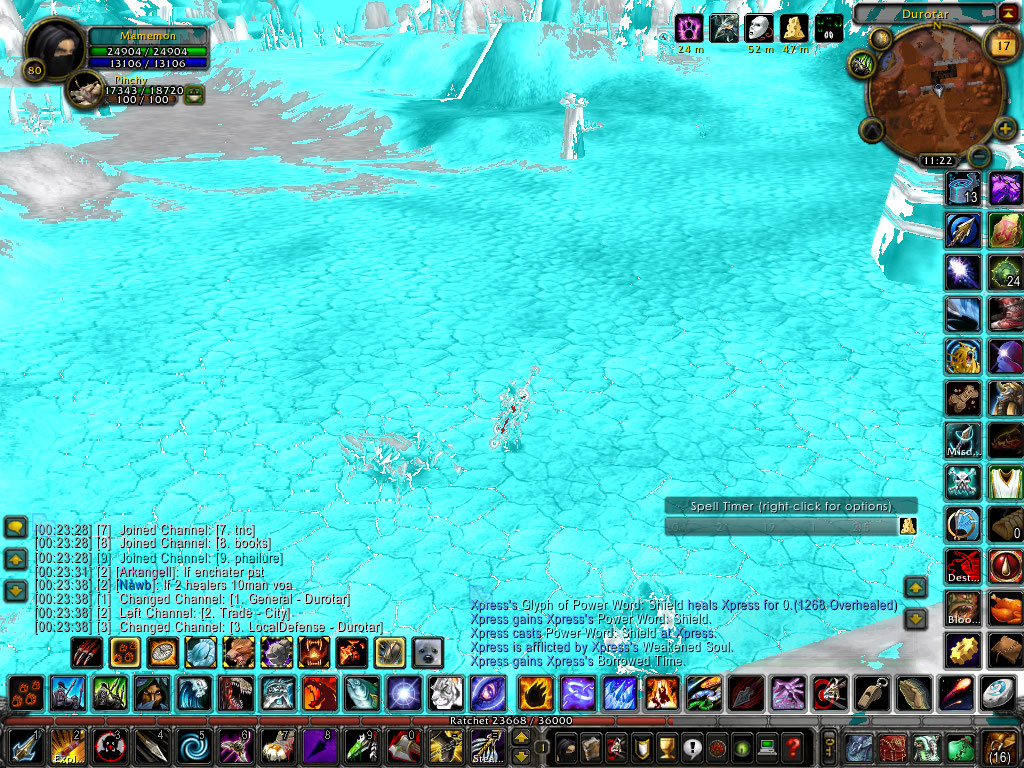The image size is (1024, 768).
Task: Open the chat bubble menu button
Action: (16, 527)
